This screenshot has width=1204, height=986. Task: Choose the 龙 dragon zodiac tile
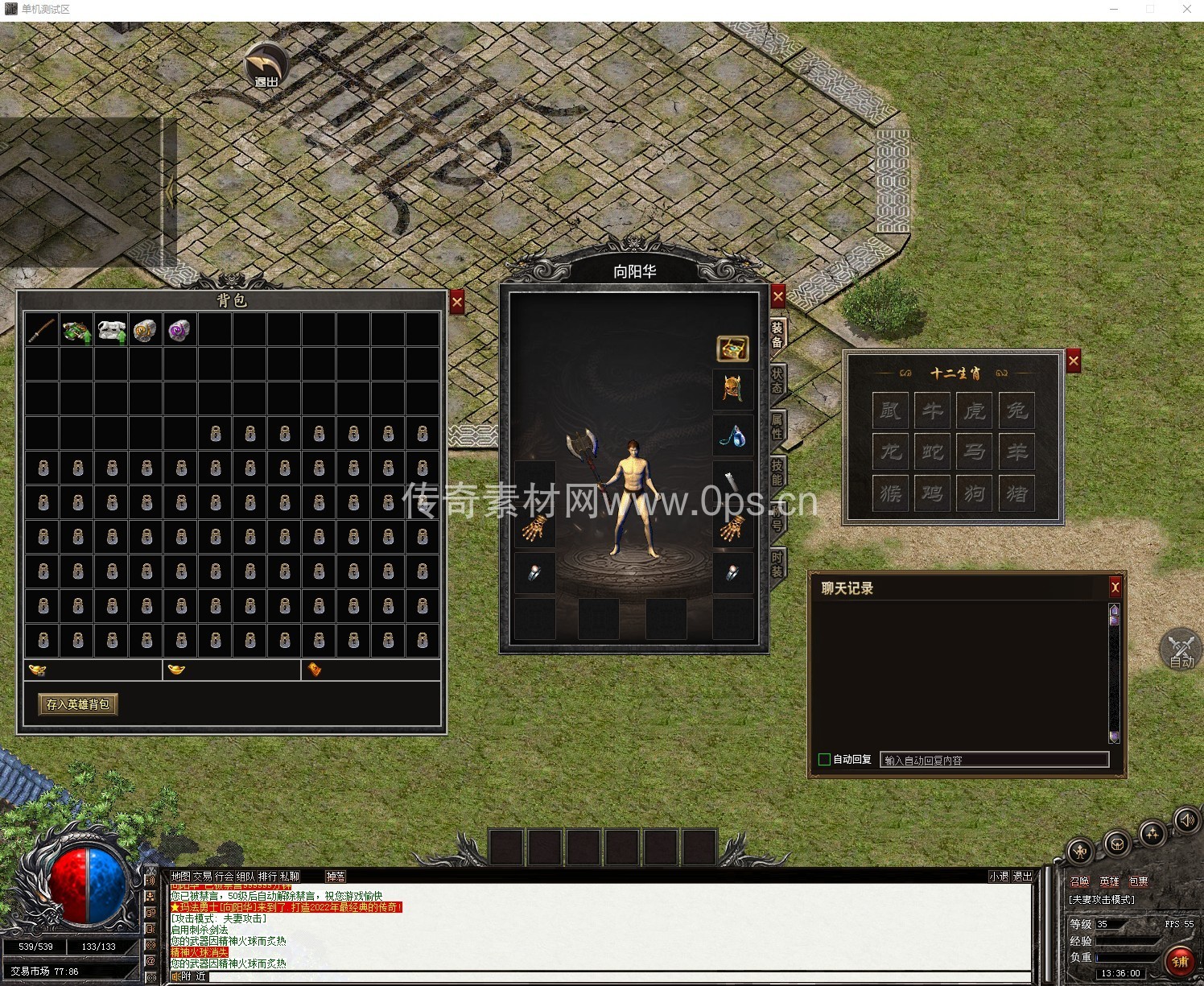click(891, 452)
